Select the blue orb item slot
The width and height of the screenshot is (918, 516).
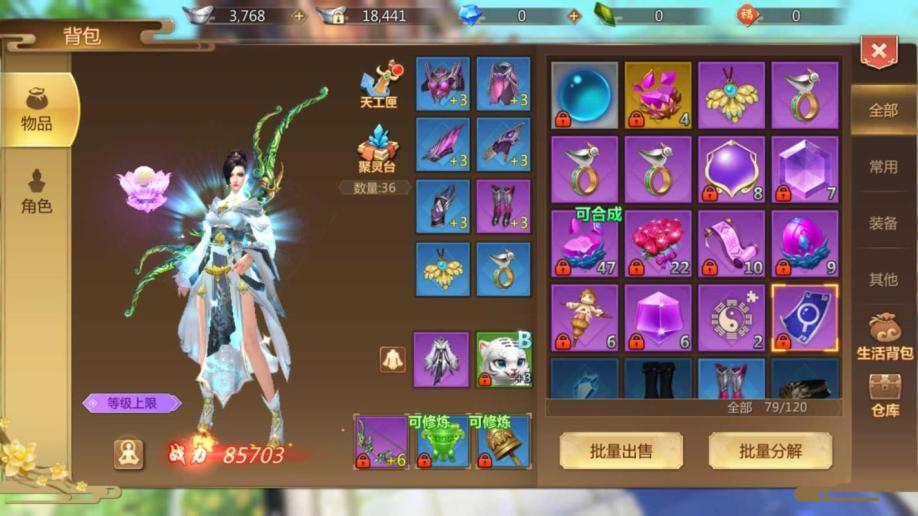[584, 95]
